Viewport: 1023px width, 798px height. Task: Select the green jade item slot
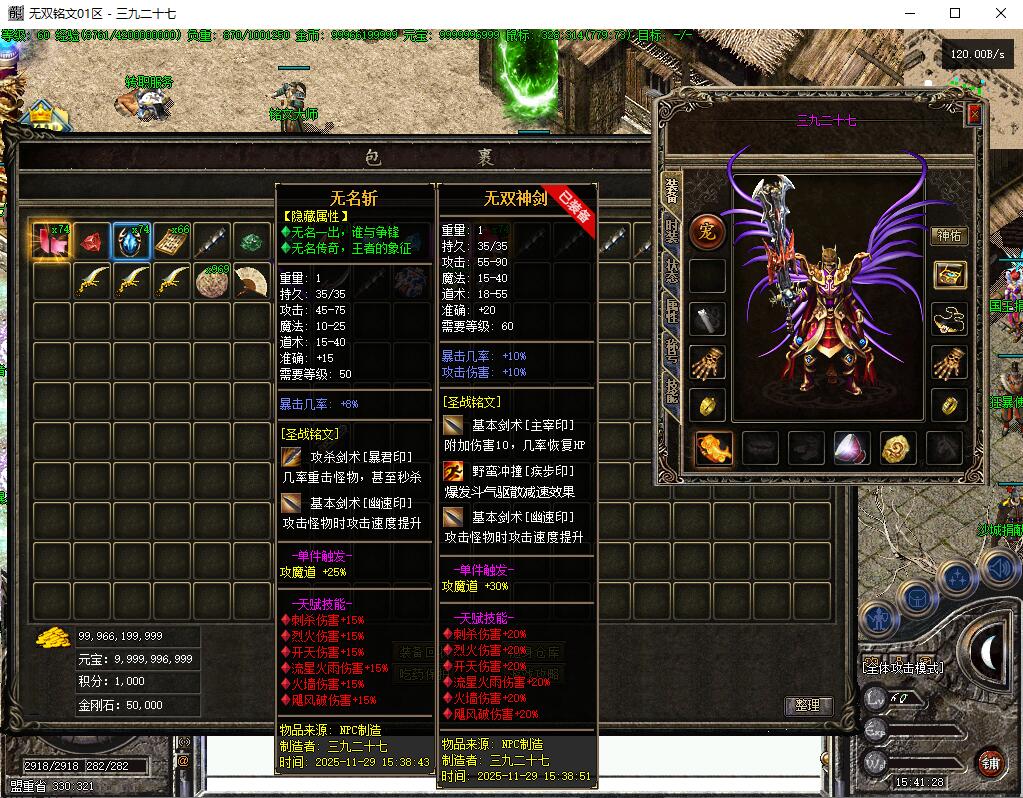point(252,242)
